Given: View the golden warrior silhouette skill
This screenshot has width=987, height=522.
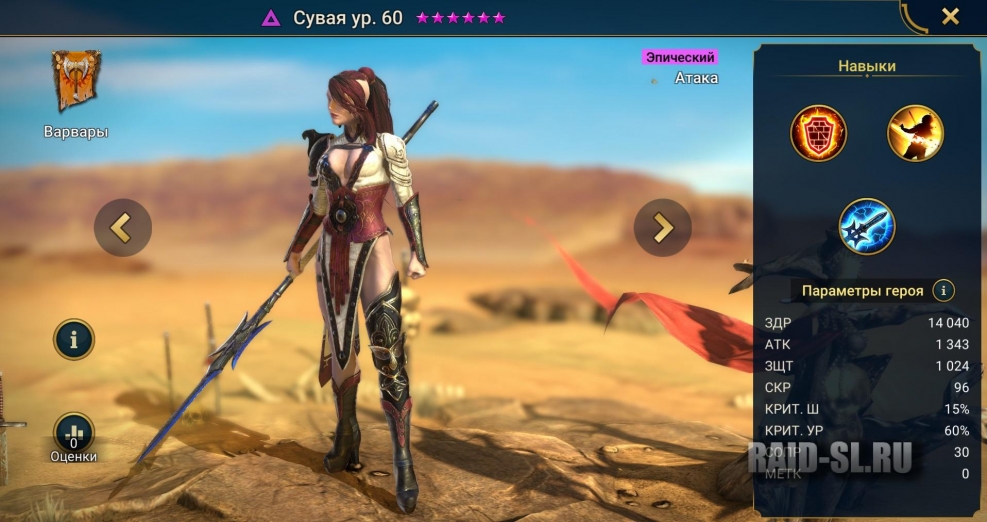Looking at the screenshot, I should 915,133.
